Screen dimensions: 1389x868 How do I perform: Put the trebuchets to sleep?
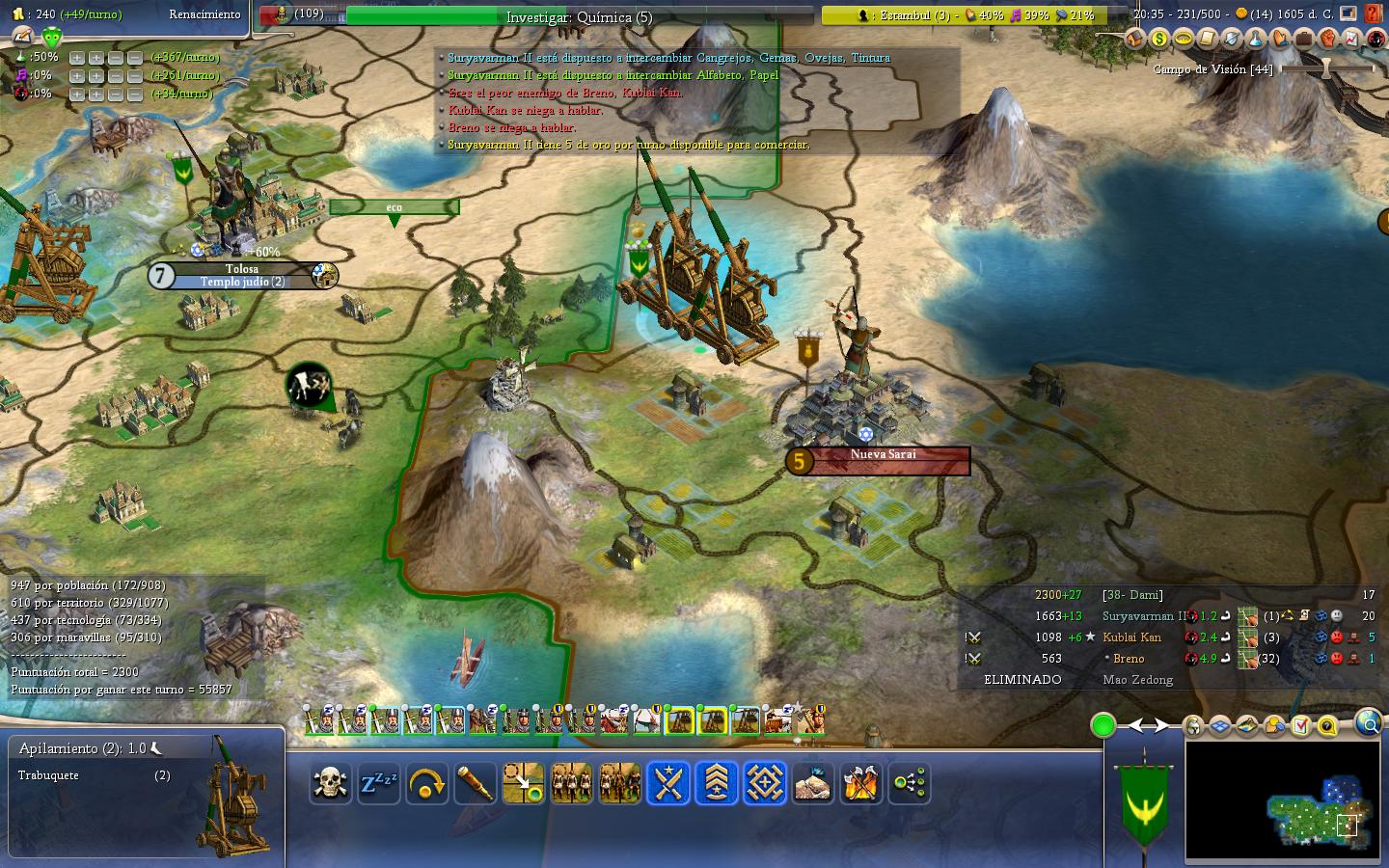[378, 783]
